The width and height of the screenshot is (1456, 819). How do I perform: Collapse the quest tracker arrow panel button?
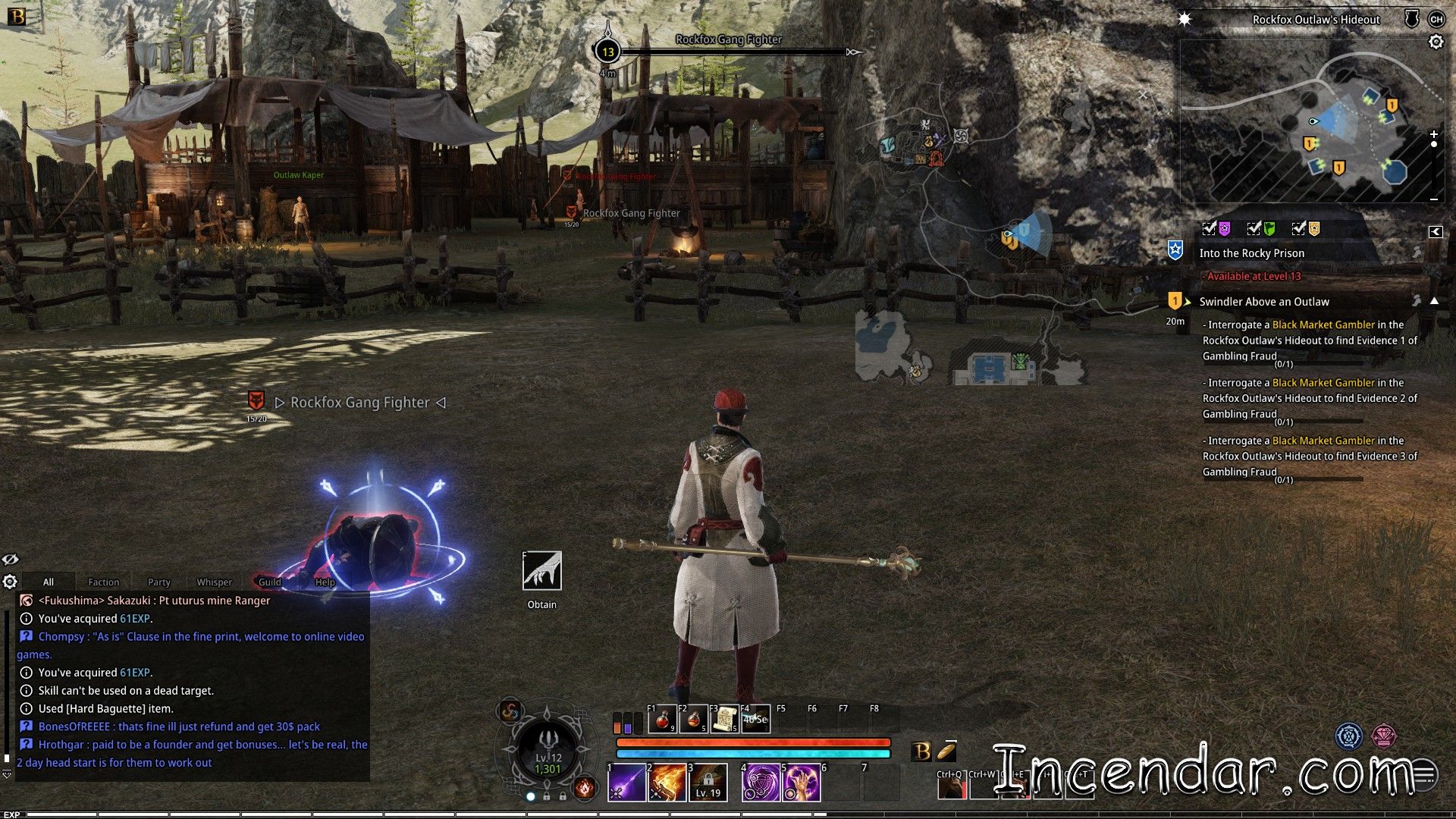[1435, 232]
